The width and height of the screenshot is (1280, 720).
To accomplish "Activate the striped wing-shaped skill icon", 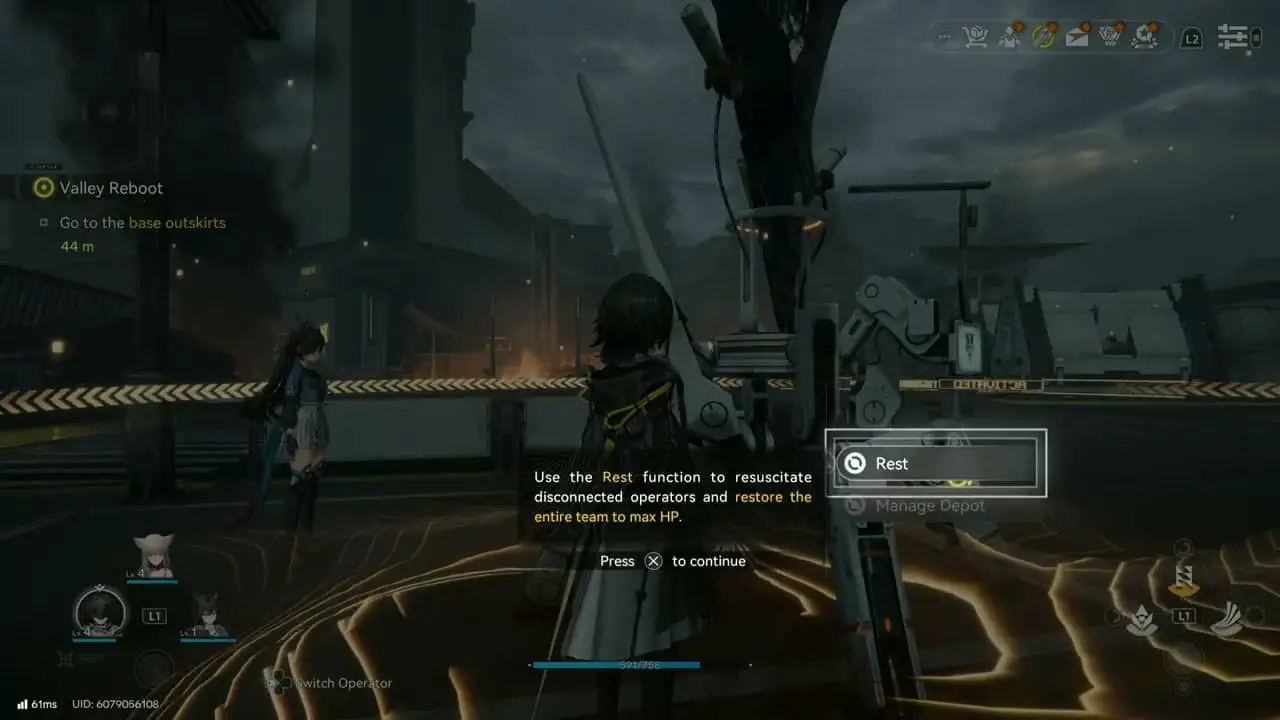I will coord(1227,620).
